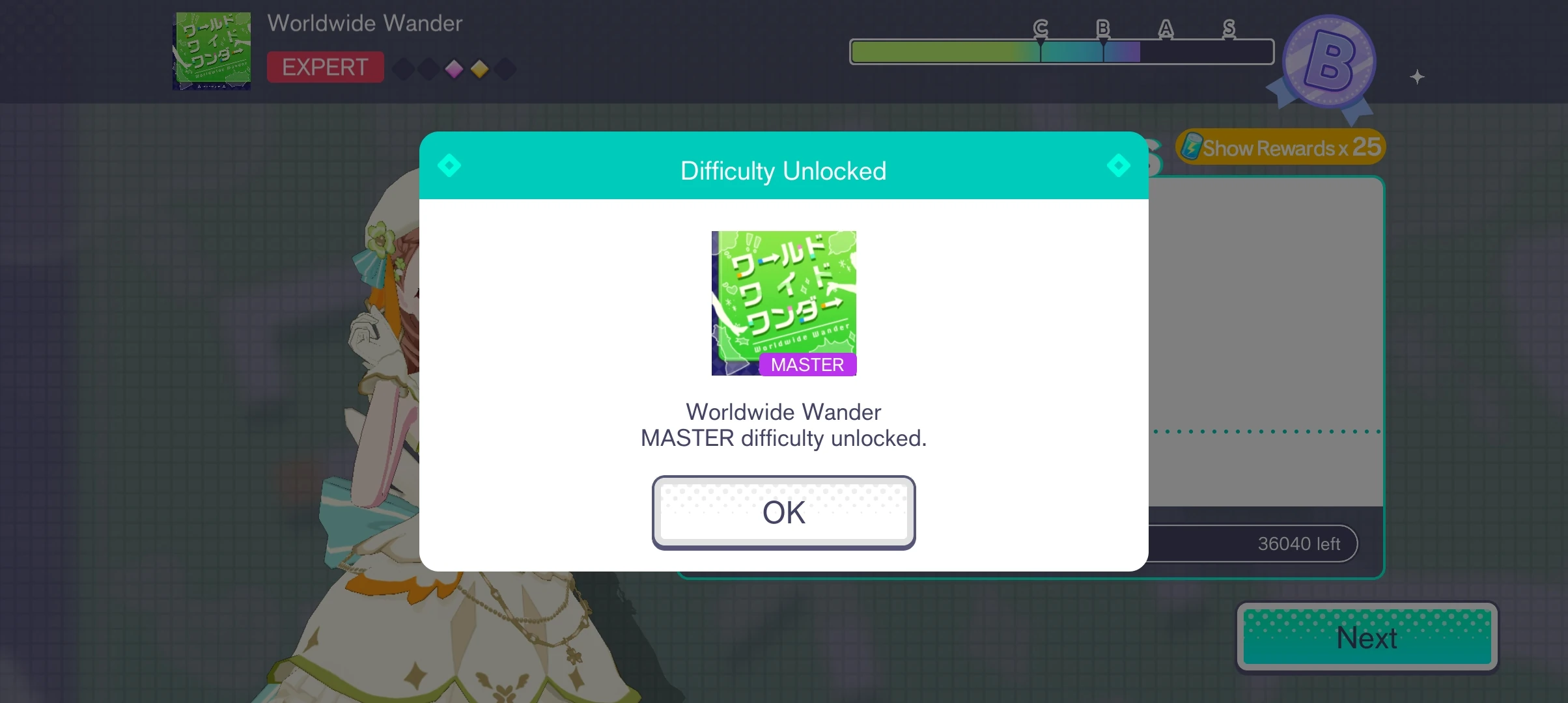The height and width of the screenshot is (703, 1568).
Task: Advance using the Next button
Action: point(1366,637)
